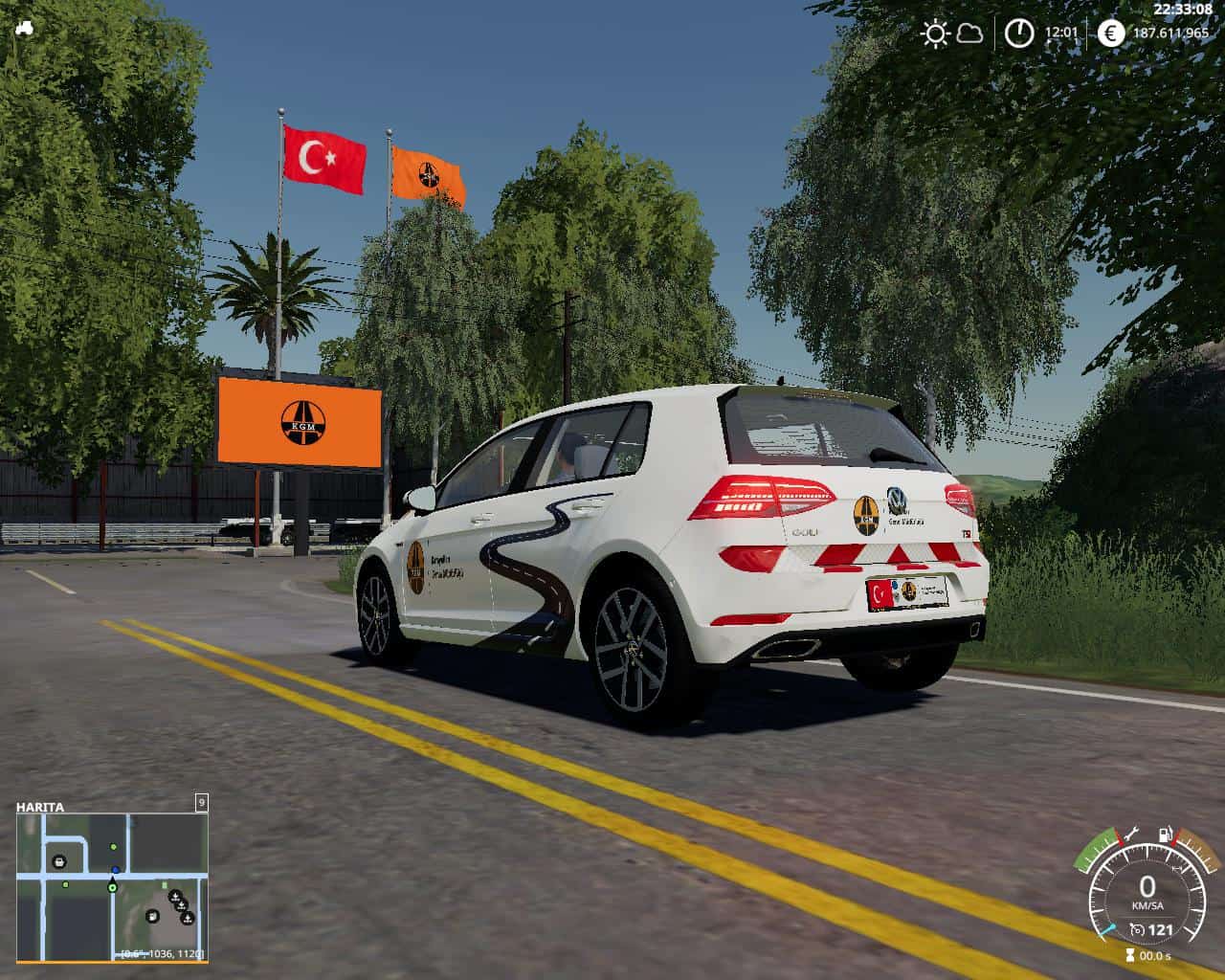Image resolution: width=1225 pixels, height=980 pixels.
Task: Click the euro money icon
Action: click(1111, 33)
